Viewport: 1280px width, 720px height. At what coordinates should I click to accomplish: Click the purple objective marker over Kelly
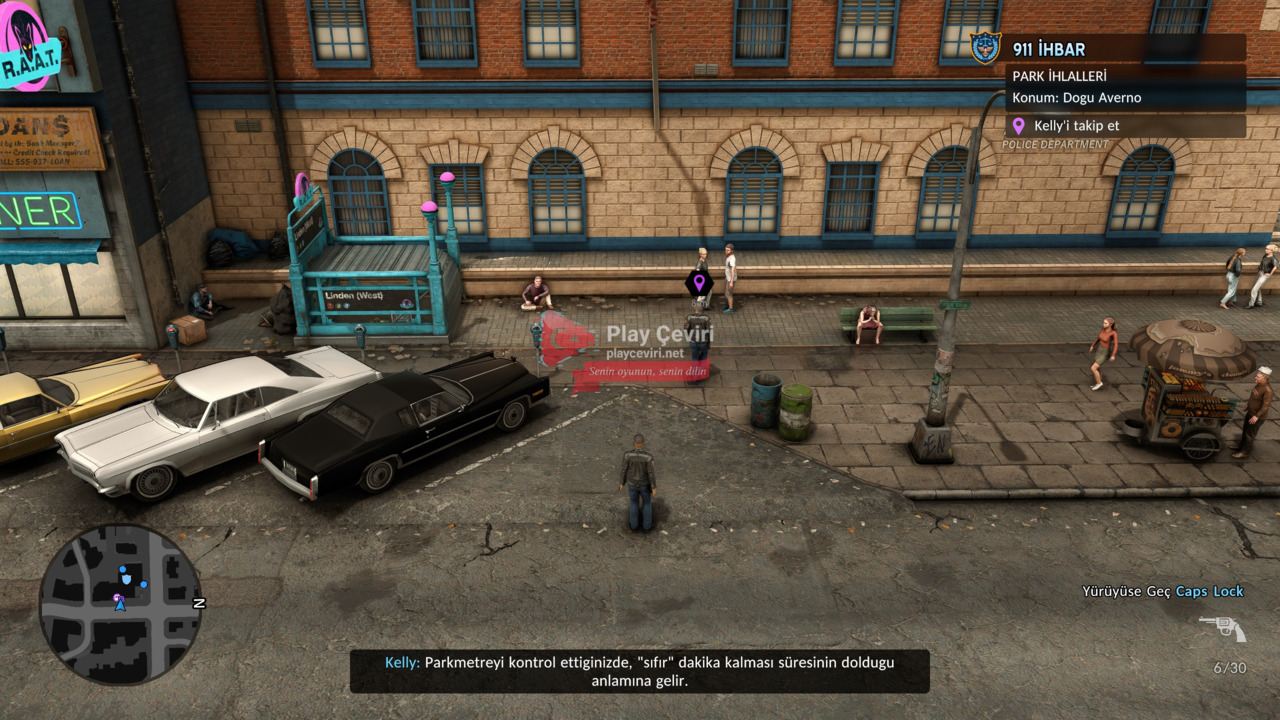(699, 283)
